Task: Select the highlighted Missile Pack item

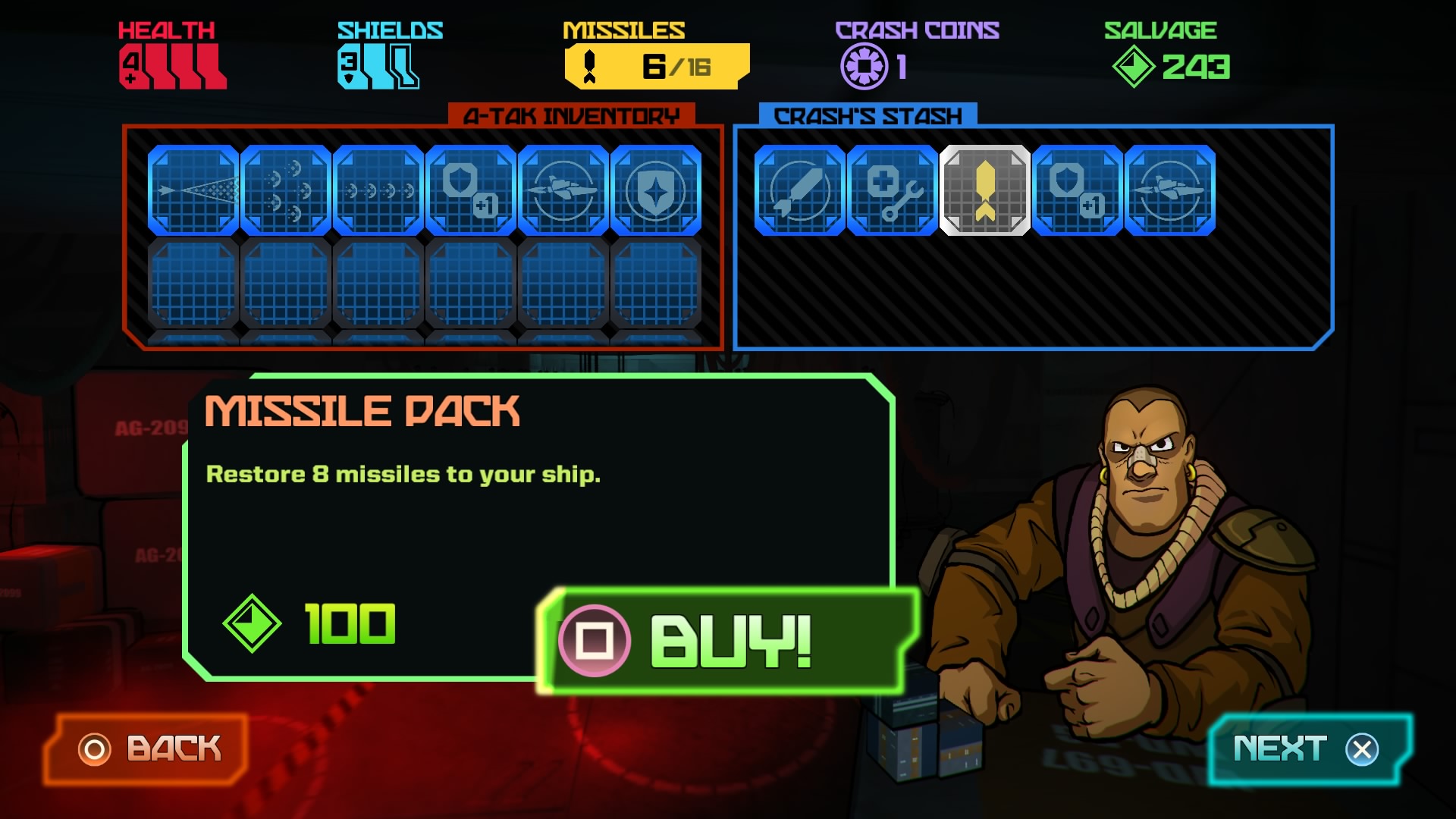Action: pos(985,191)
